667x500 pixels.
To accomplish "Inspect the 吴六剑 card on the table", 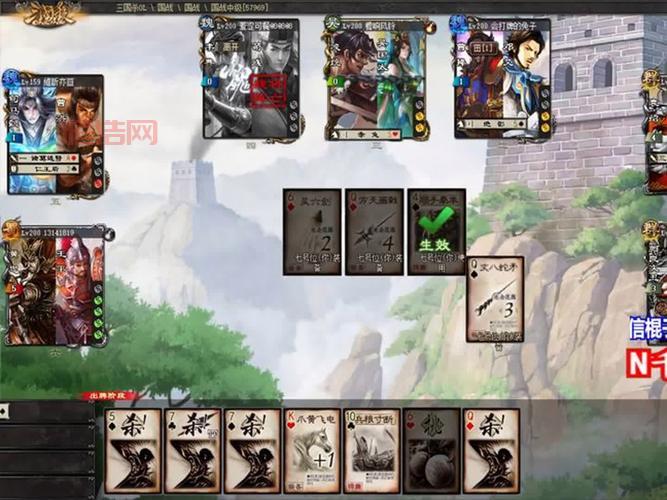I will (312, 231).
